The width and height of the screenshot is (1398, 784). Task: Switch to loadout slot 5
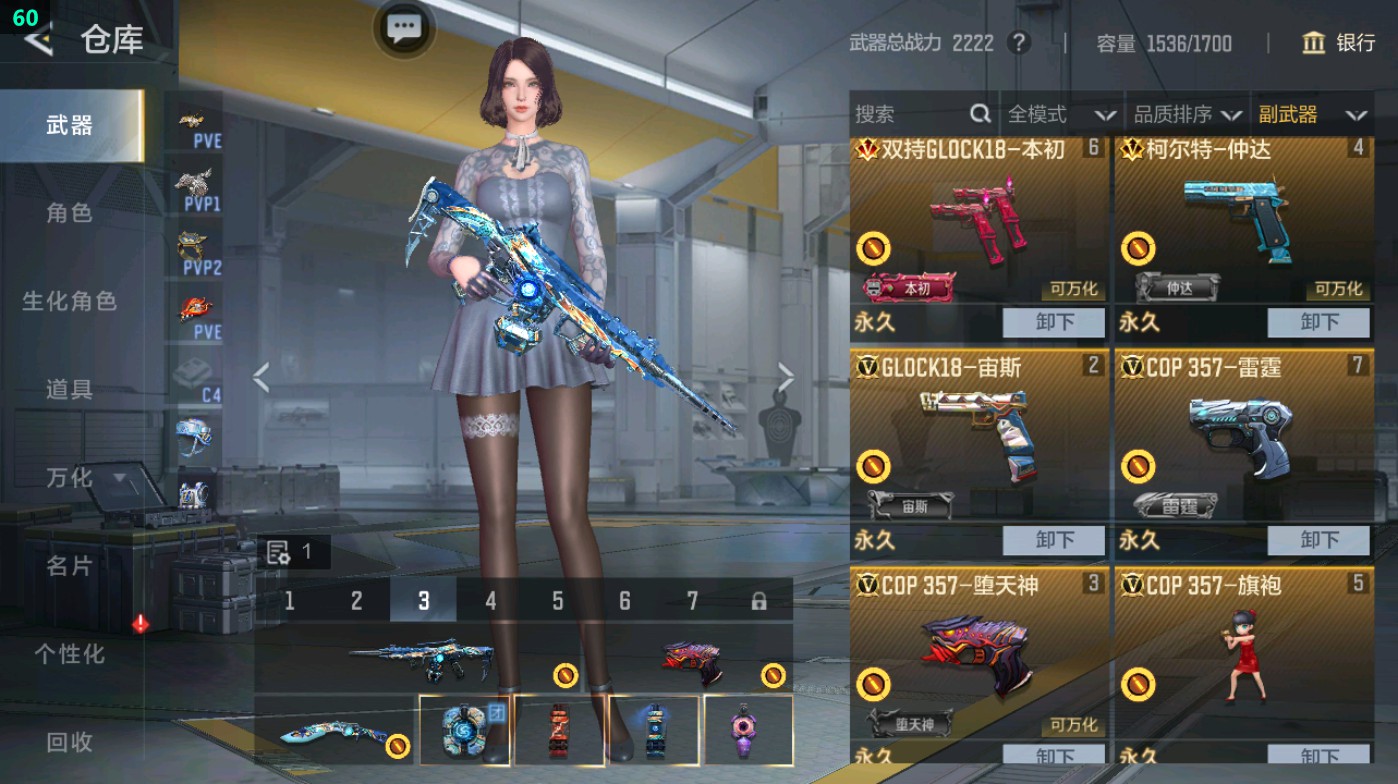point(557,601)
